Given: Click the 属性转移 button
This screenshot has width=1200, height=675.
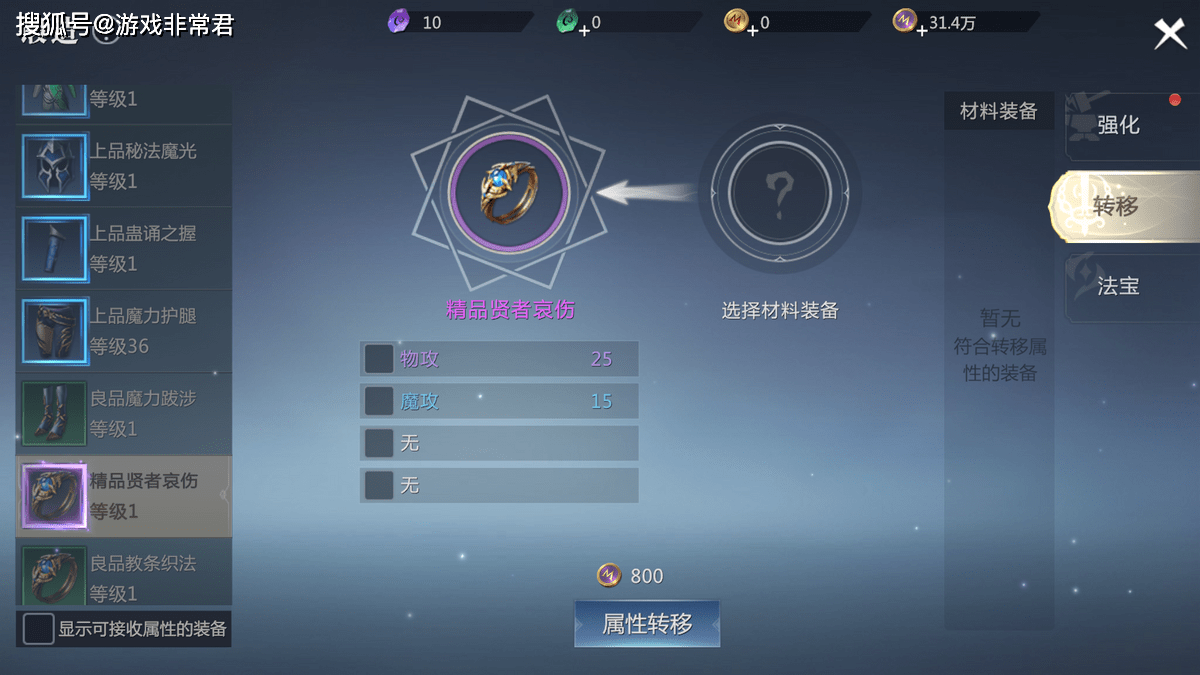Looking at the screenshot, I should [x=647, y=624].
